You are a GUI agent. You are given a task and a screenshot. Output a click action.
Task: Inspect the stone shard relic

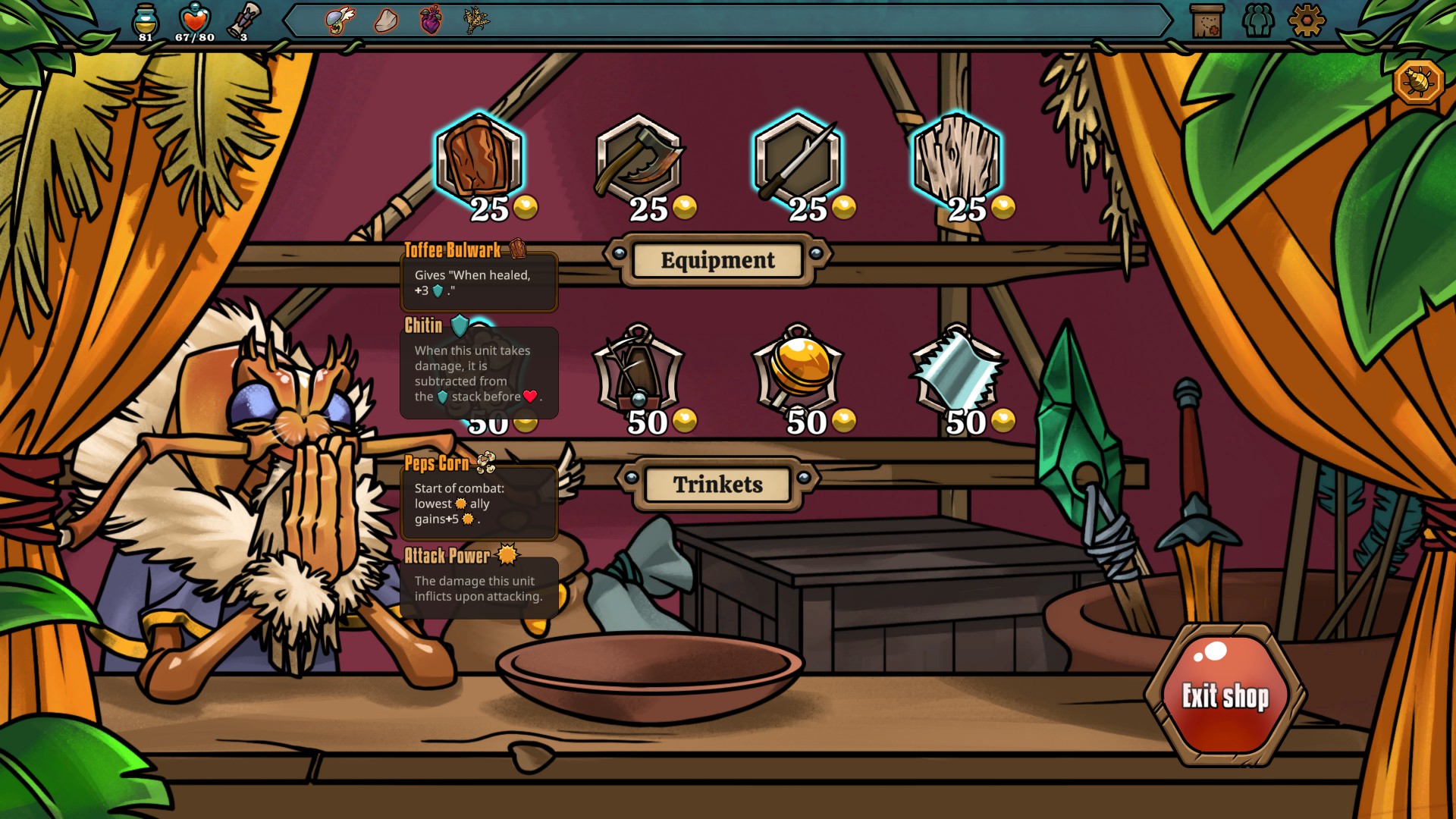click(x=386, y=20)
